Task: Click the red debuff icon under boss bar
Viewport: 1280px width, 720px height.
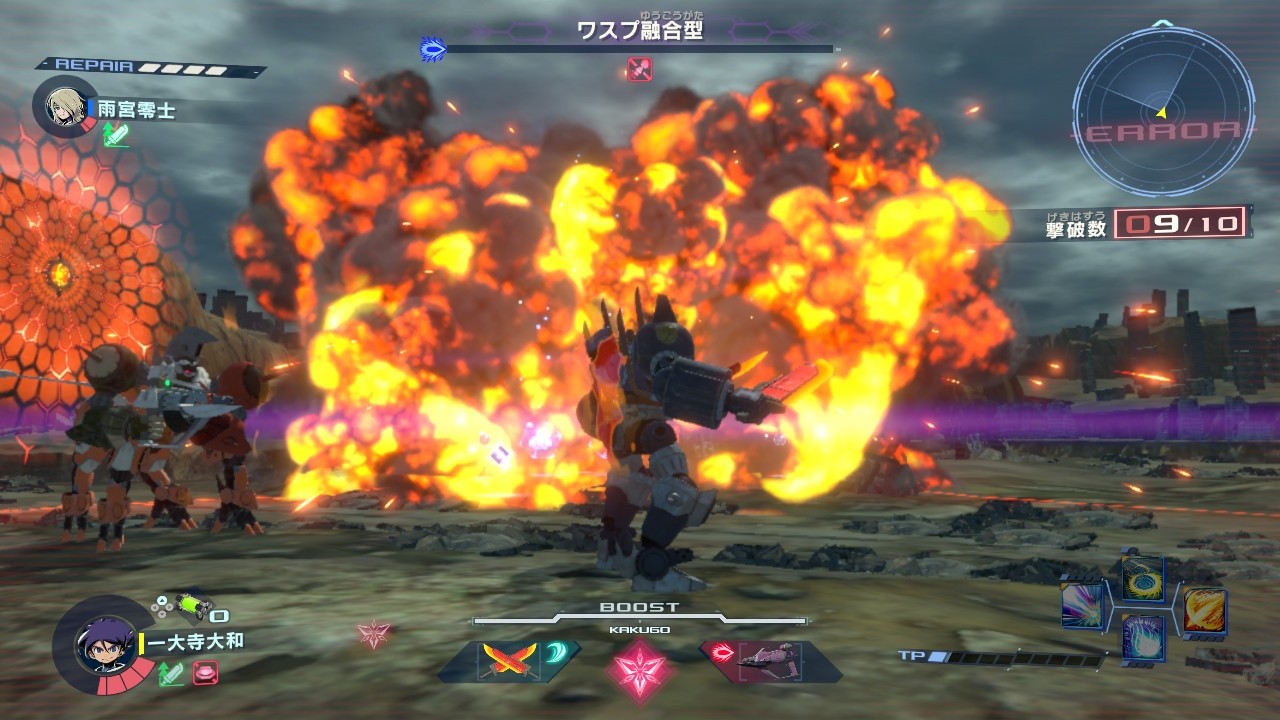Action: tap(639, 69)
